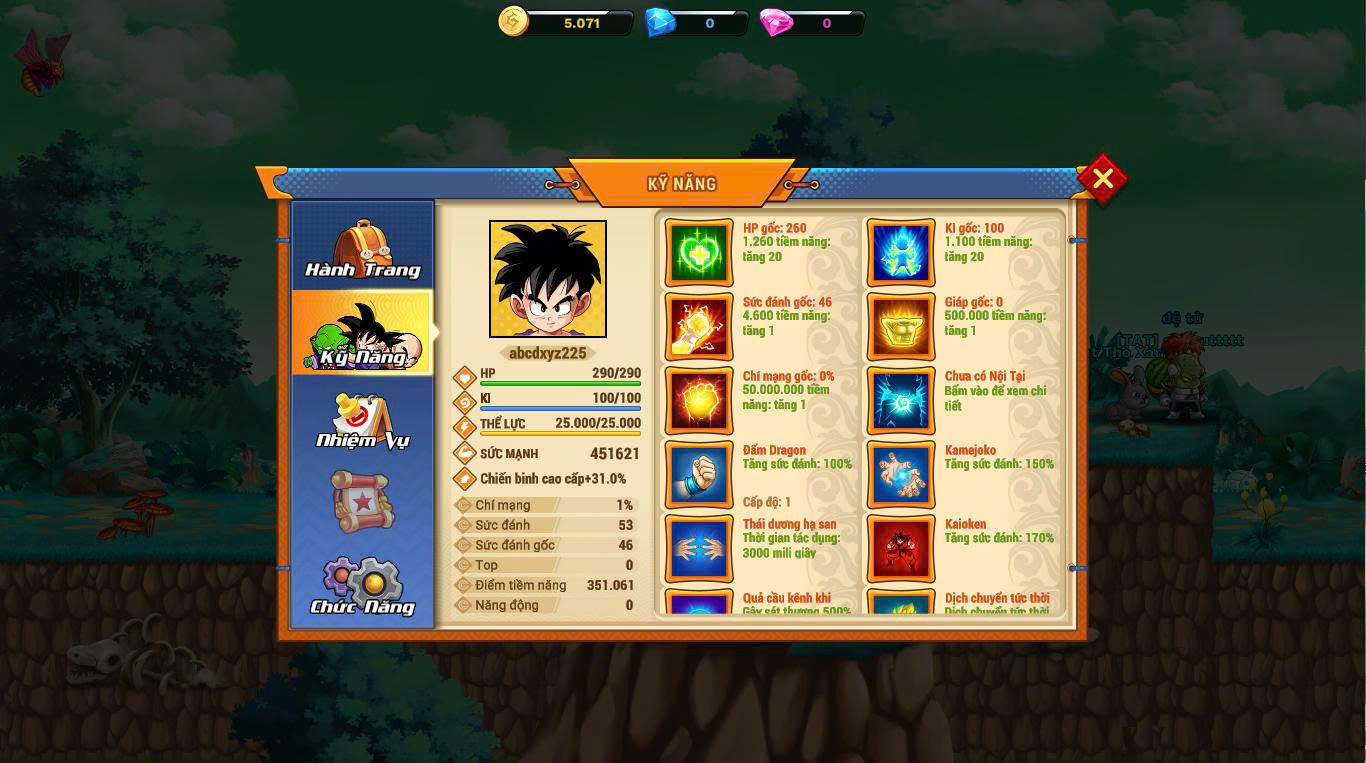Image resolution: width=1366 pixels, height=763 pixels.
Task: Go to the Chức Năng tab
Action: (x=362, y=586)
